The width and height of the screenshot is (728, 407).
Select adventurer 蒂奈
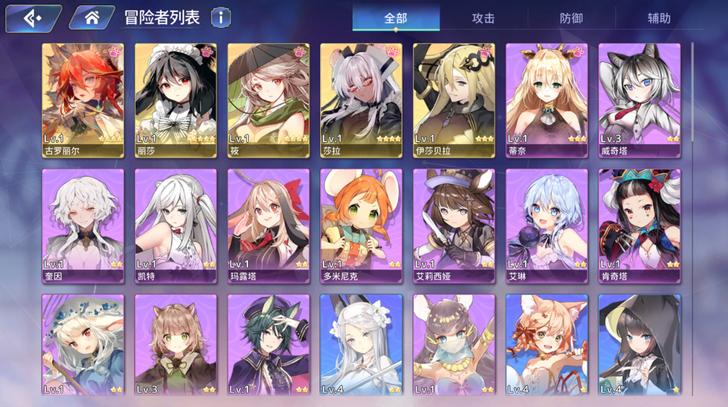tap(547, 100)
